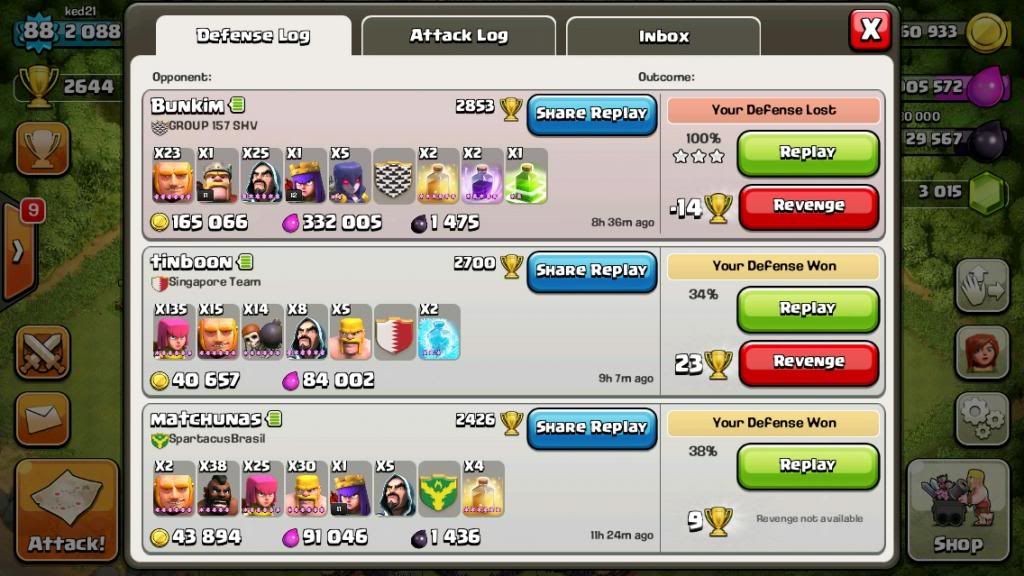
Task: Expand the side arrow panel with 9 badge
Action: [18, 250]
